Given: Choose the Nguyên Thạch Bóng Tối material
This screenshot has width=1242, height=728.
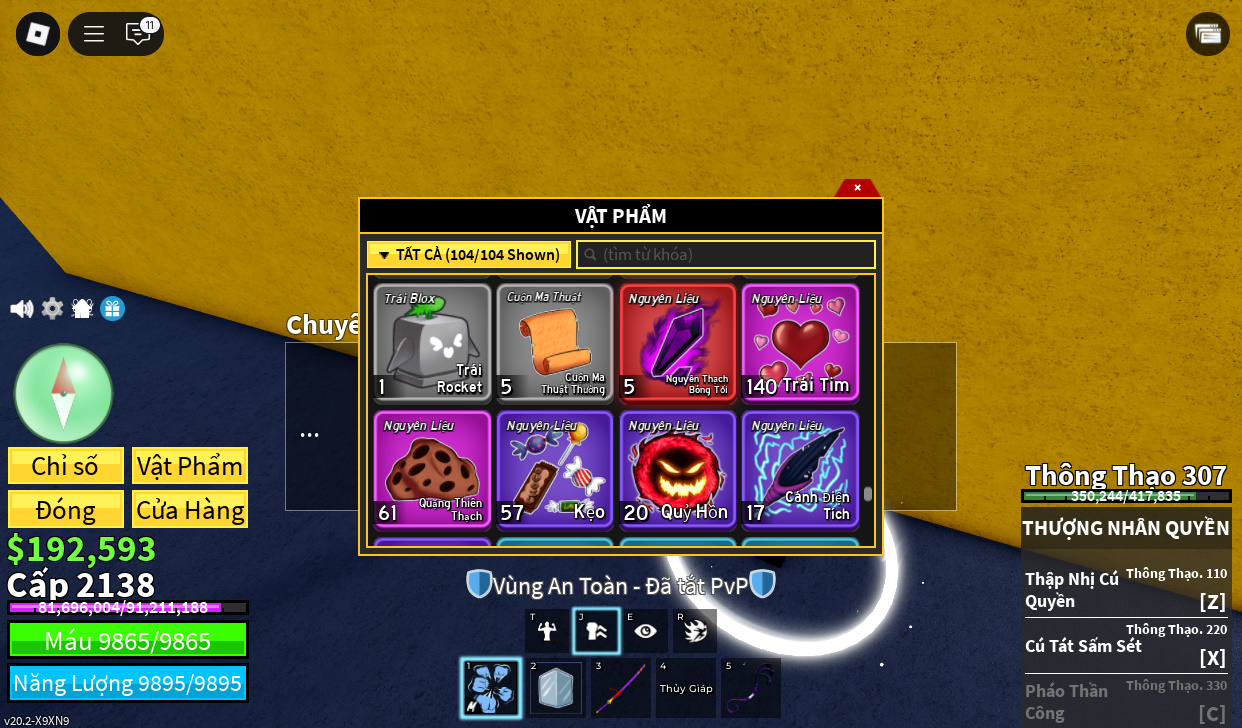Looking at the screenshot, I should (x=678, y=342).
